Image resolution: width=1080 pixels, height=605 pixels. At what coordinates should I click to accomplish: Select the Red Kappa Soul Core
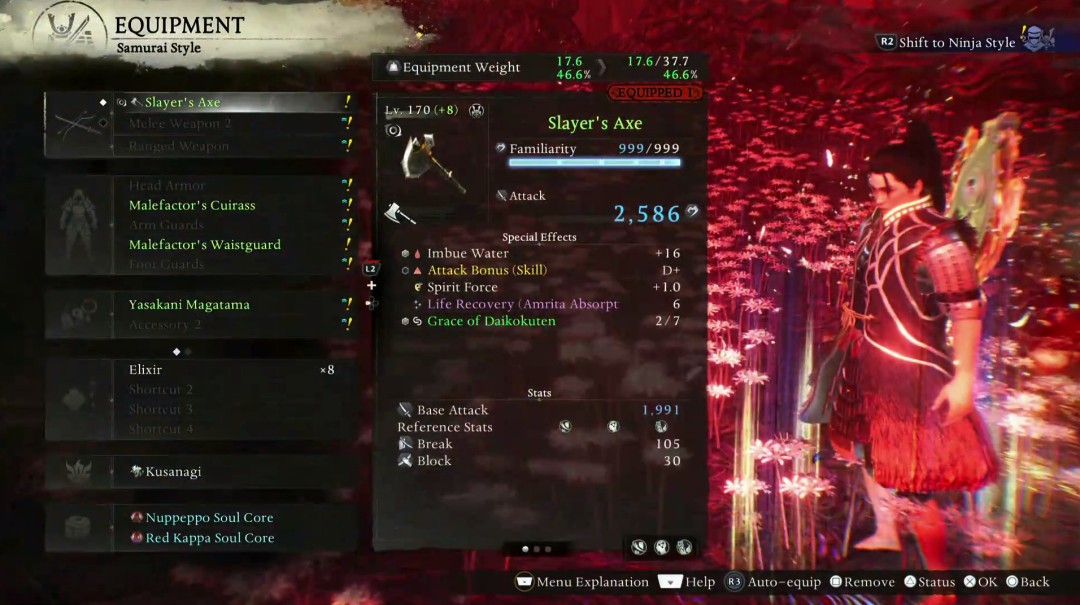pyautogui.click(x=209, y=538)
